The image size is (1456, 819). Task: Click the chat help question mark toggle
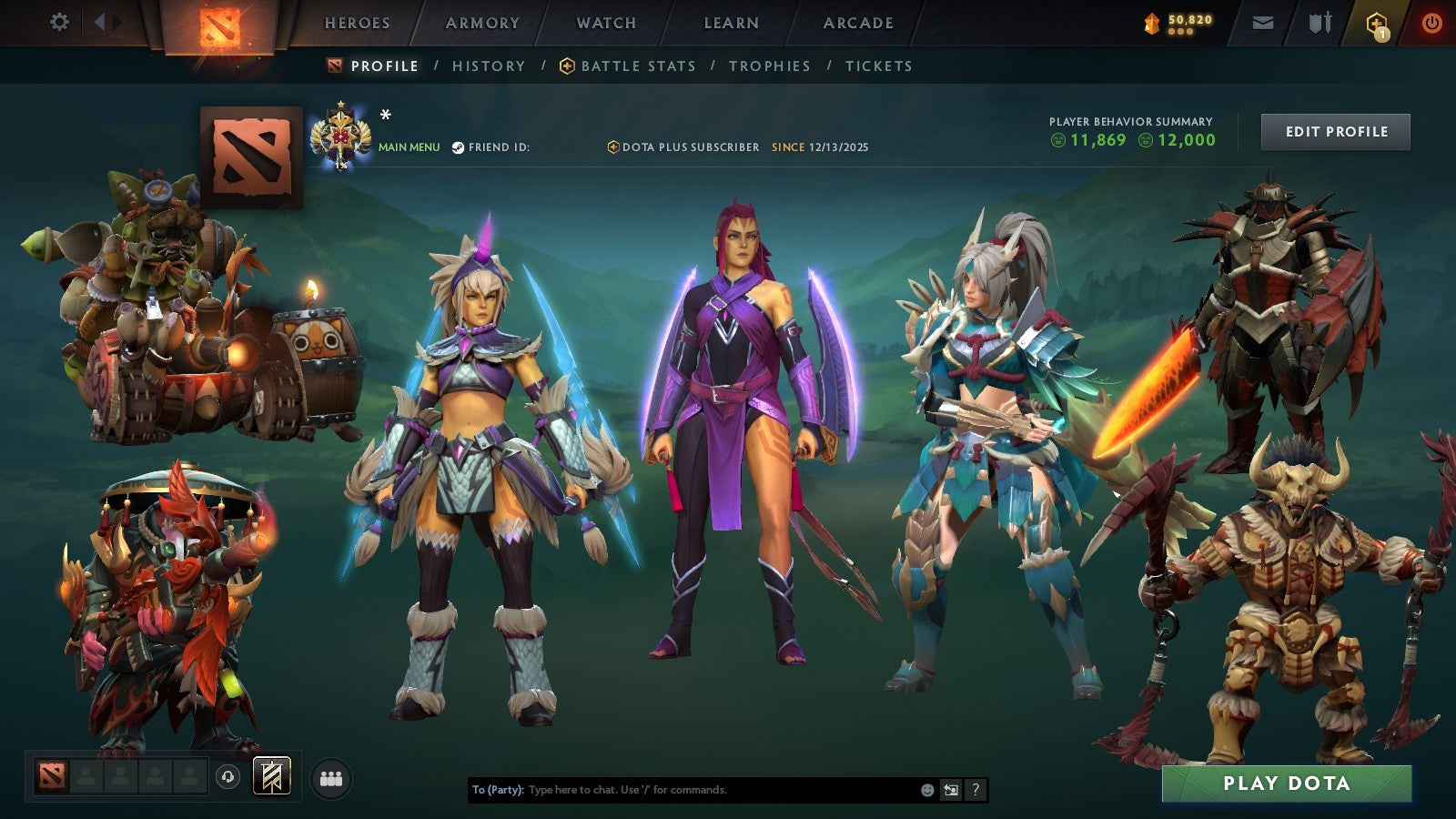(x=976, y=790)
